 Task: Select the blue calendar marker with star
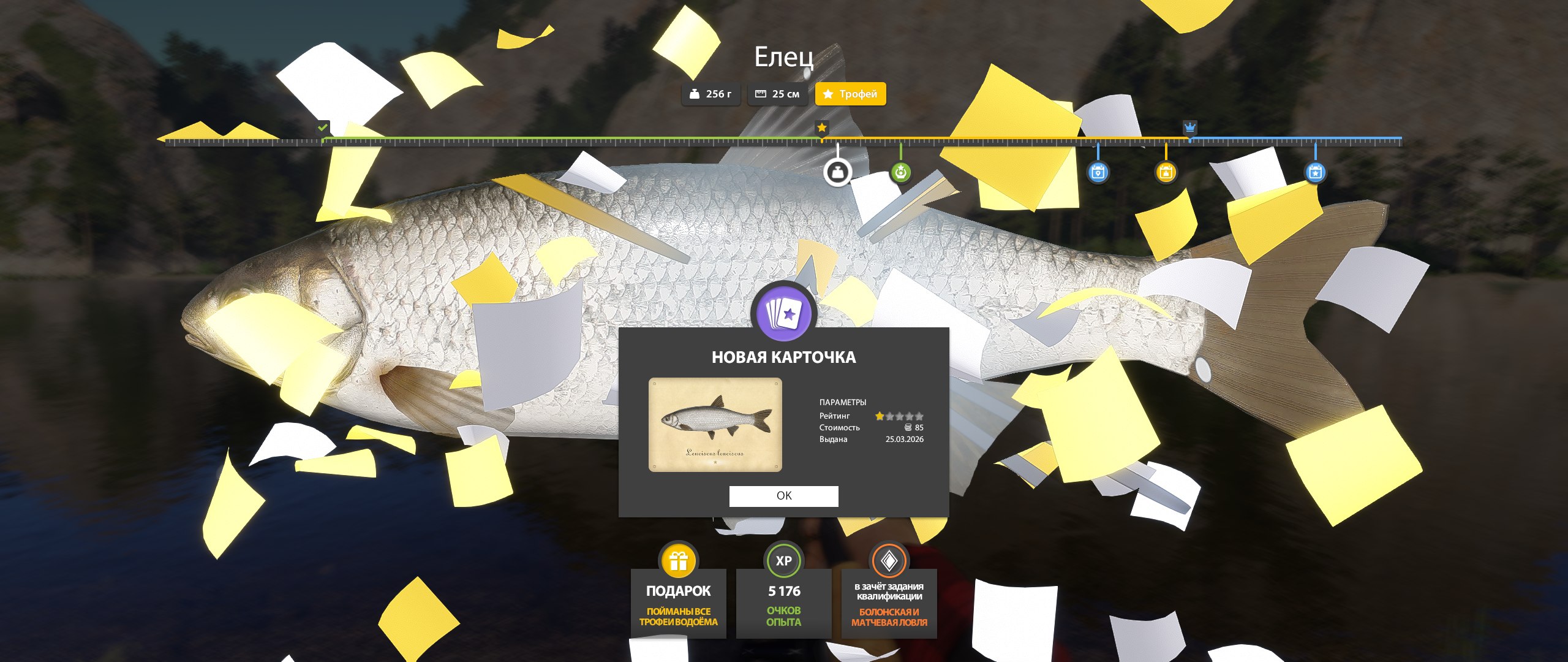1315,172
